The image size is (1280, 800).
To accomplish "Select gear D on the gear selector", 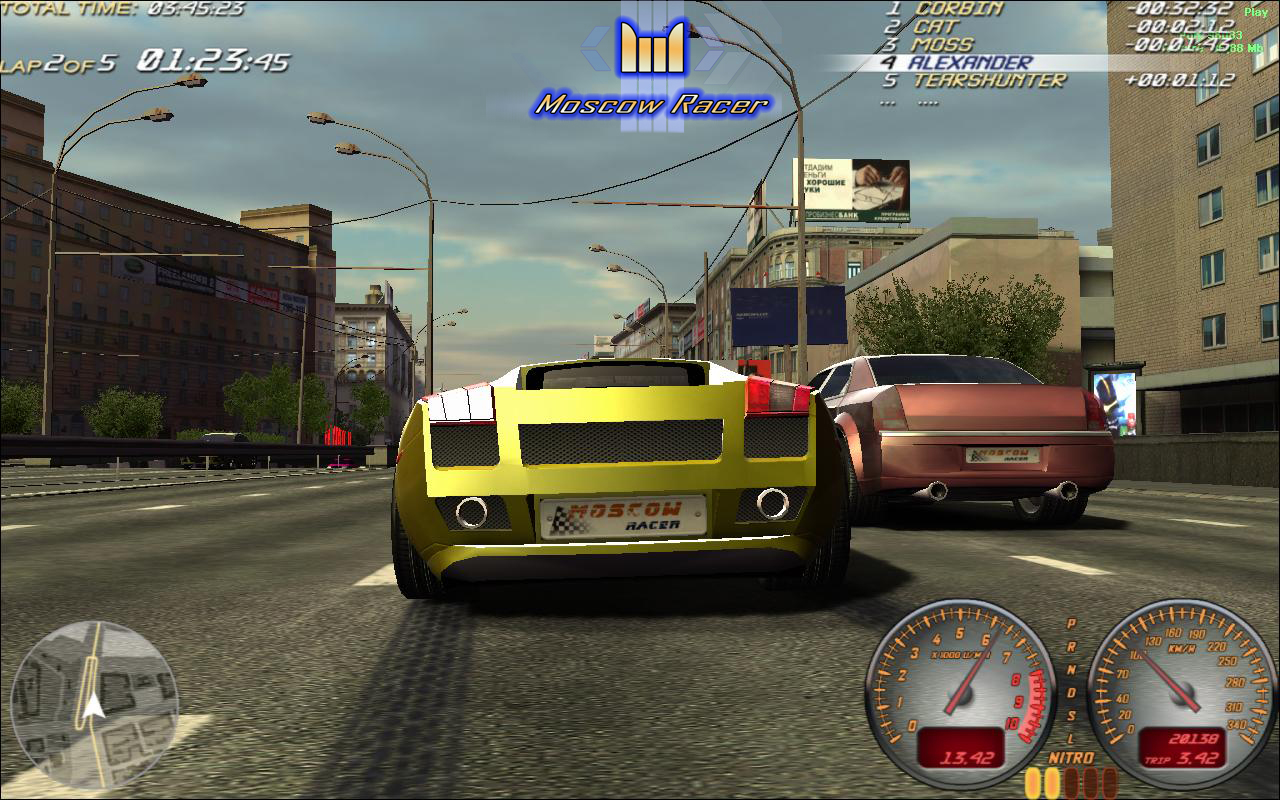I will [x=1071, y=691].
